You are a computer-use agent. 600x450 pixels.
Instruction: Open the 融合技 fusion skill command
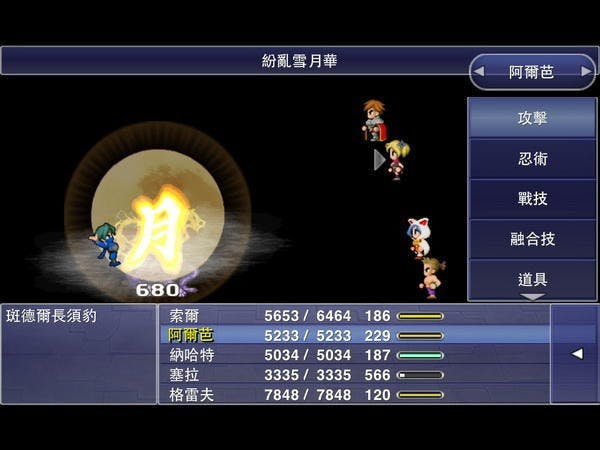coord(532,239)
